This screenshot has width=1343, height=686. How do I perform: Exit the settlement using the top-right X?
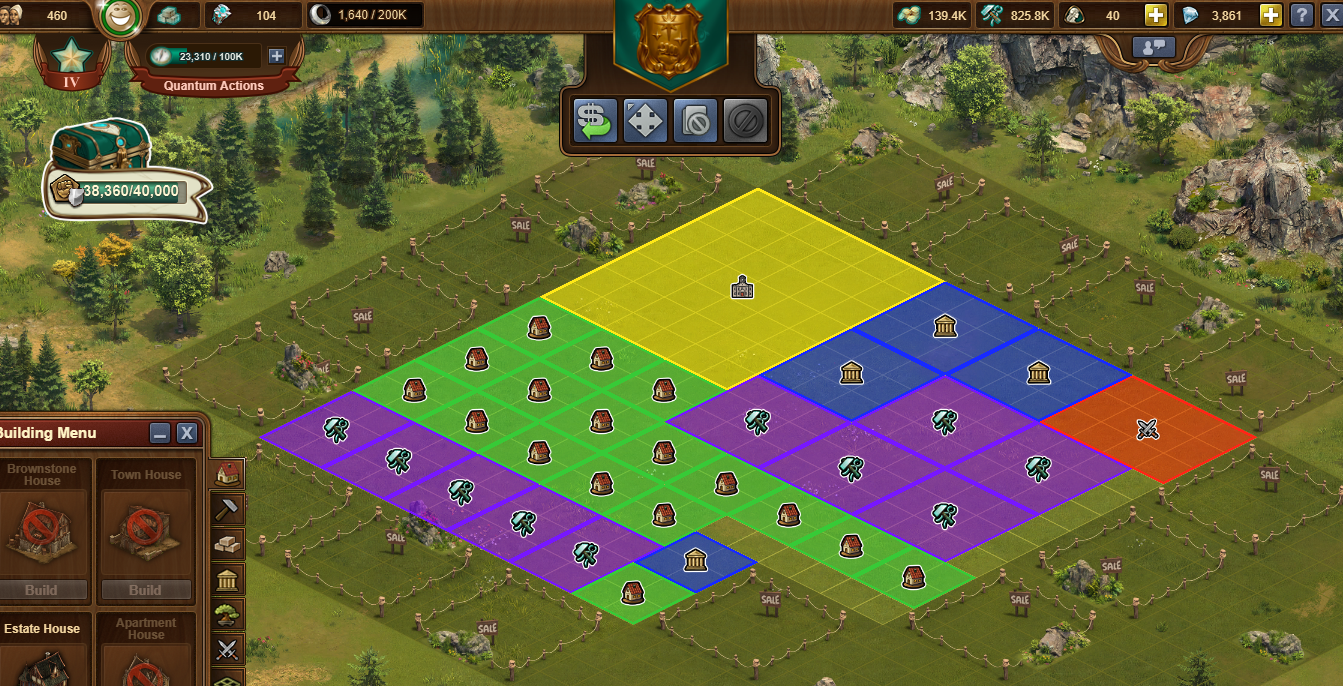(x=1329, y=15)
